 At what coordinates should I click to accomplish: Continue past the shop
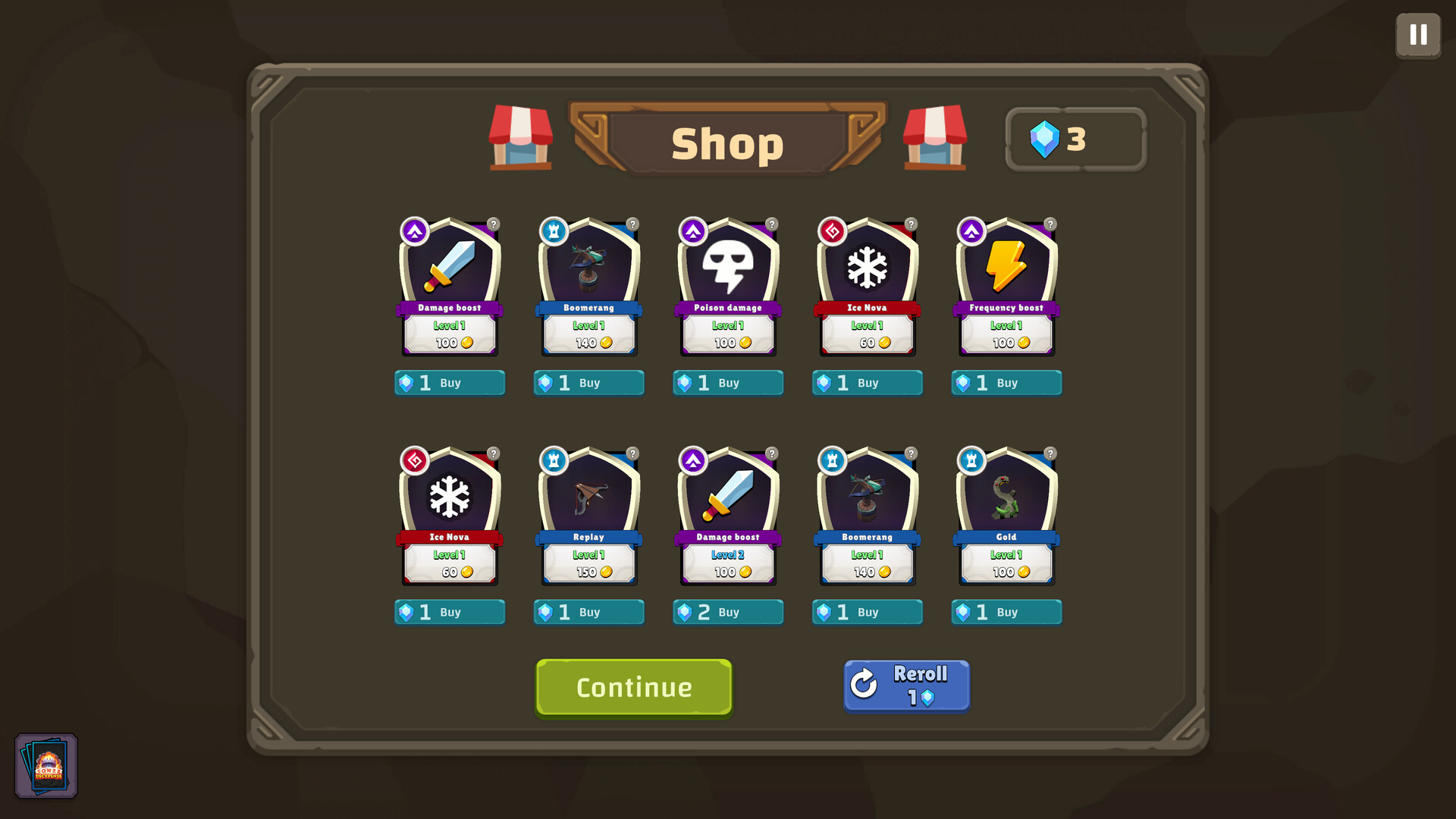coord(634,687)
